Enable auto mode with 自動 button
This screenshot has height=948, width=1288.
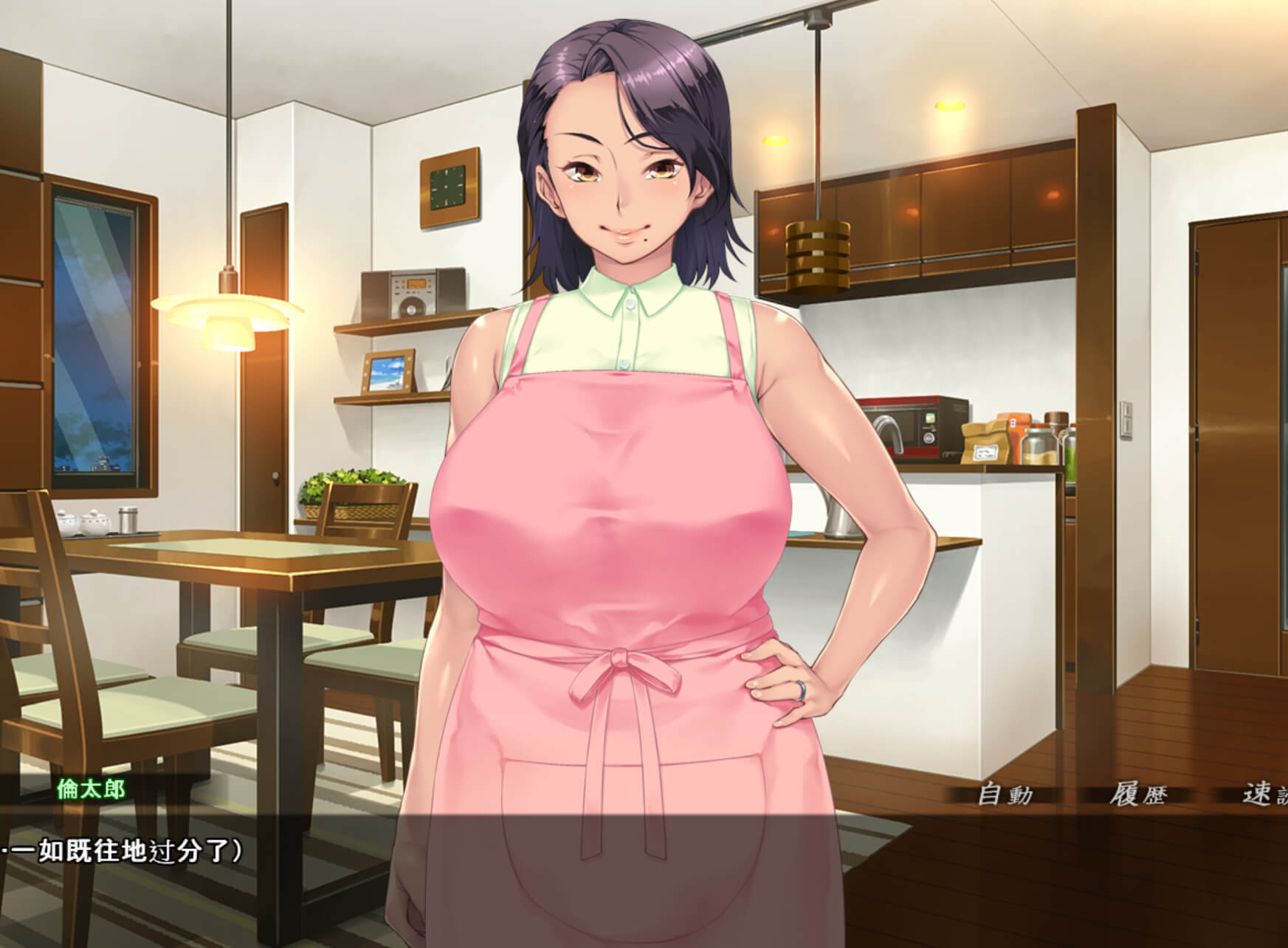pos(1005,795)
